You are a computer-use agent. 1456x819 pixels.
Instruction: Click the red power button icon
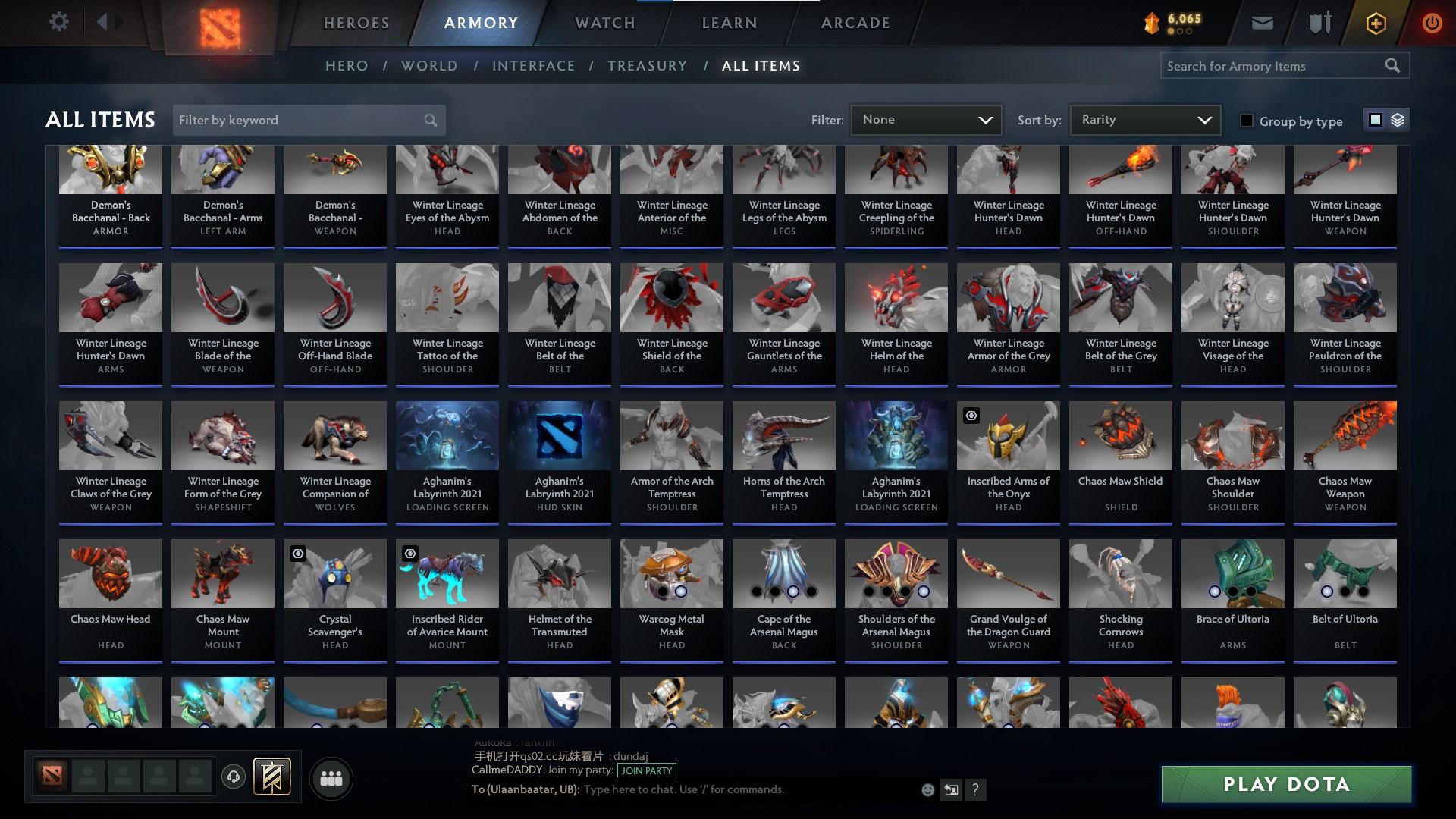pos(1432,22)
